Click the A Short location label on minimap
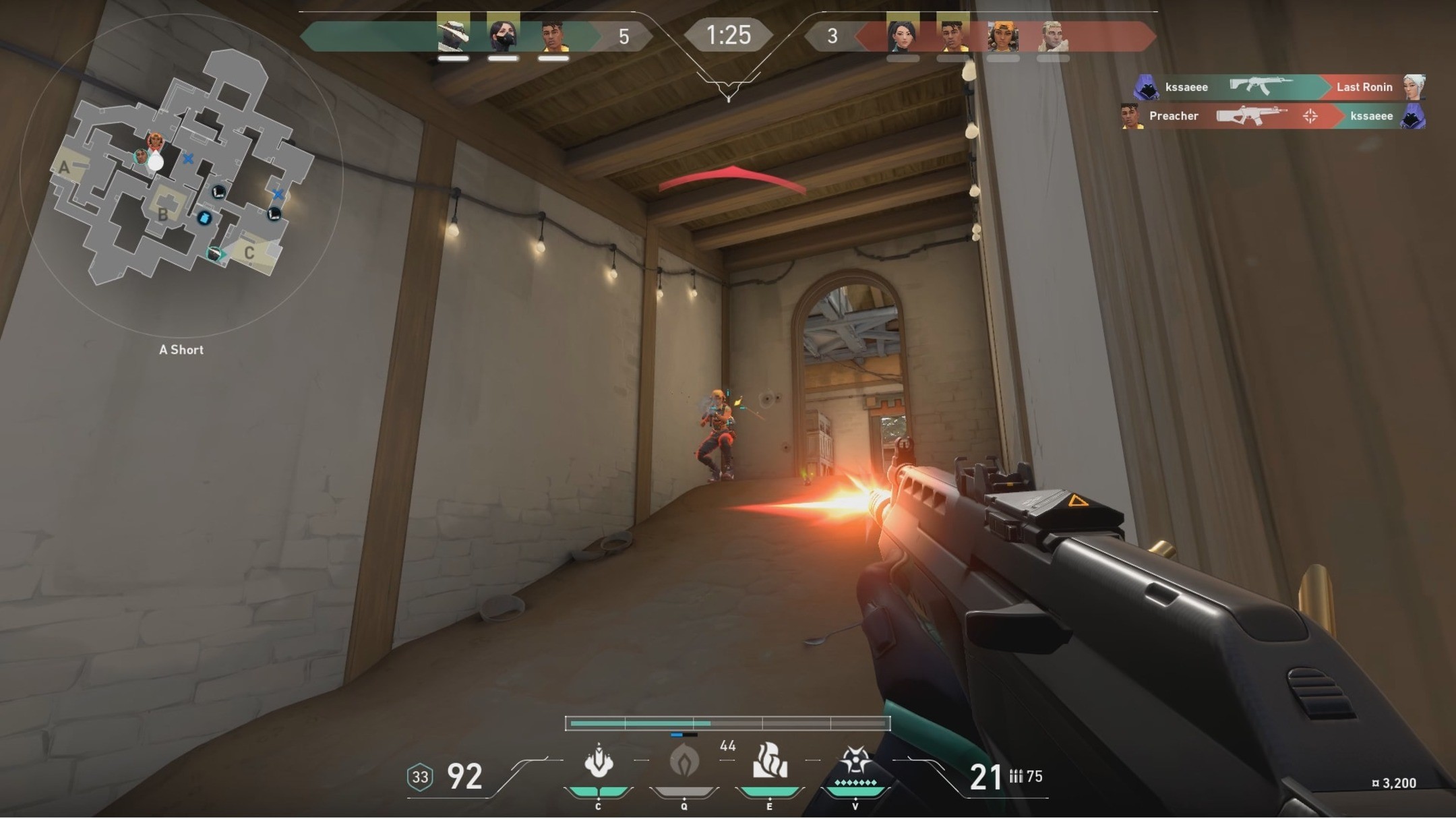1456x819 pixels. click(181, 349)
